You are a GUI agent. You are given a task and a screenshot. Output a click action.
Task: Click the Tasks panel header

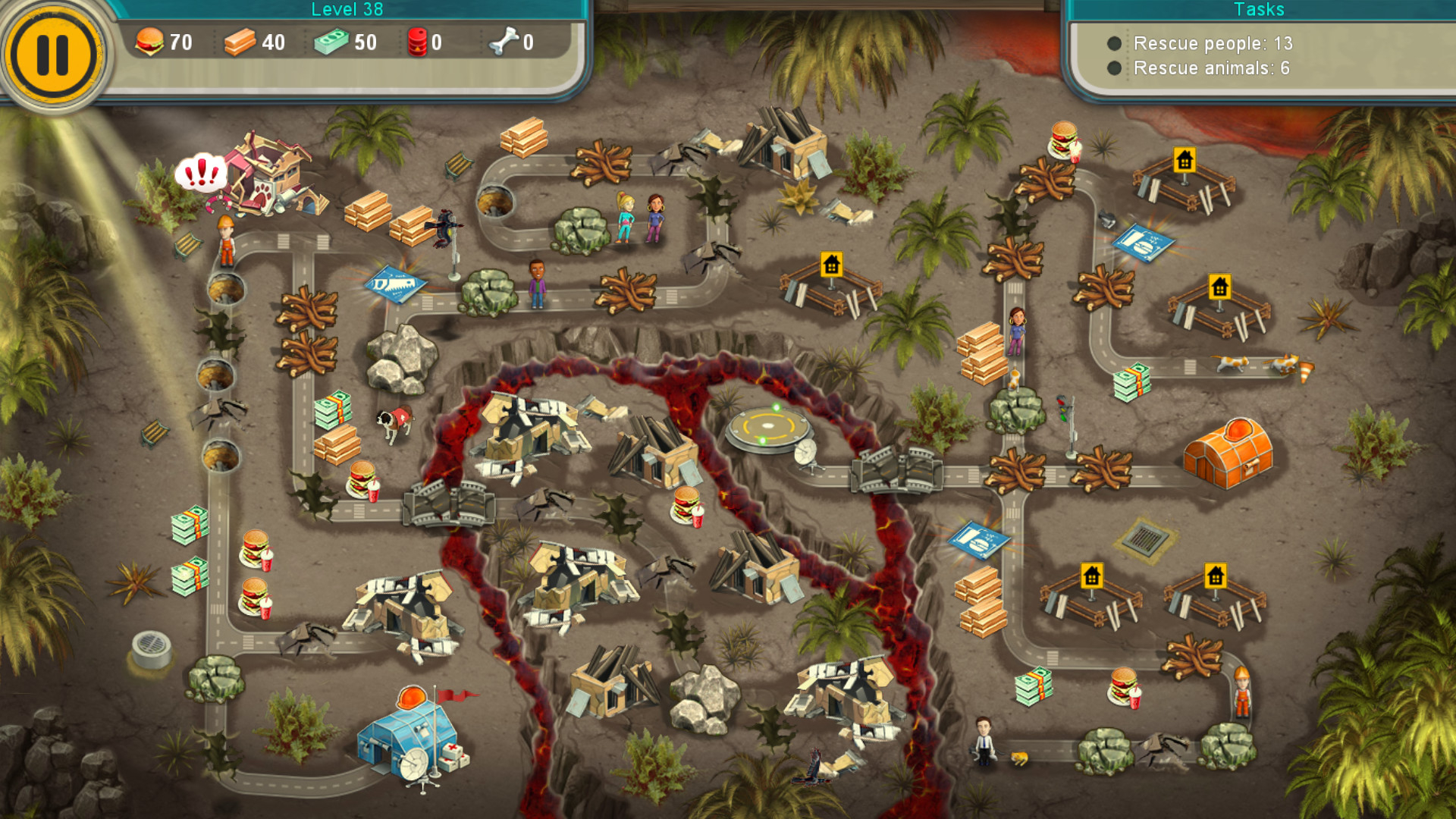pyautogui.click(x=1259, y=10)
